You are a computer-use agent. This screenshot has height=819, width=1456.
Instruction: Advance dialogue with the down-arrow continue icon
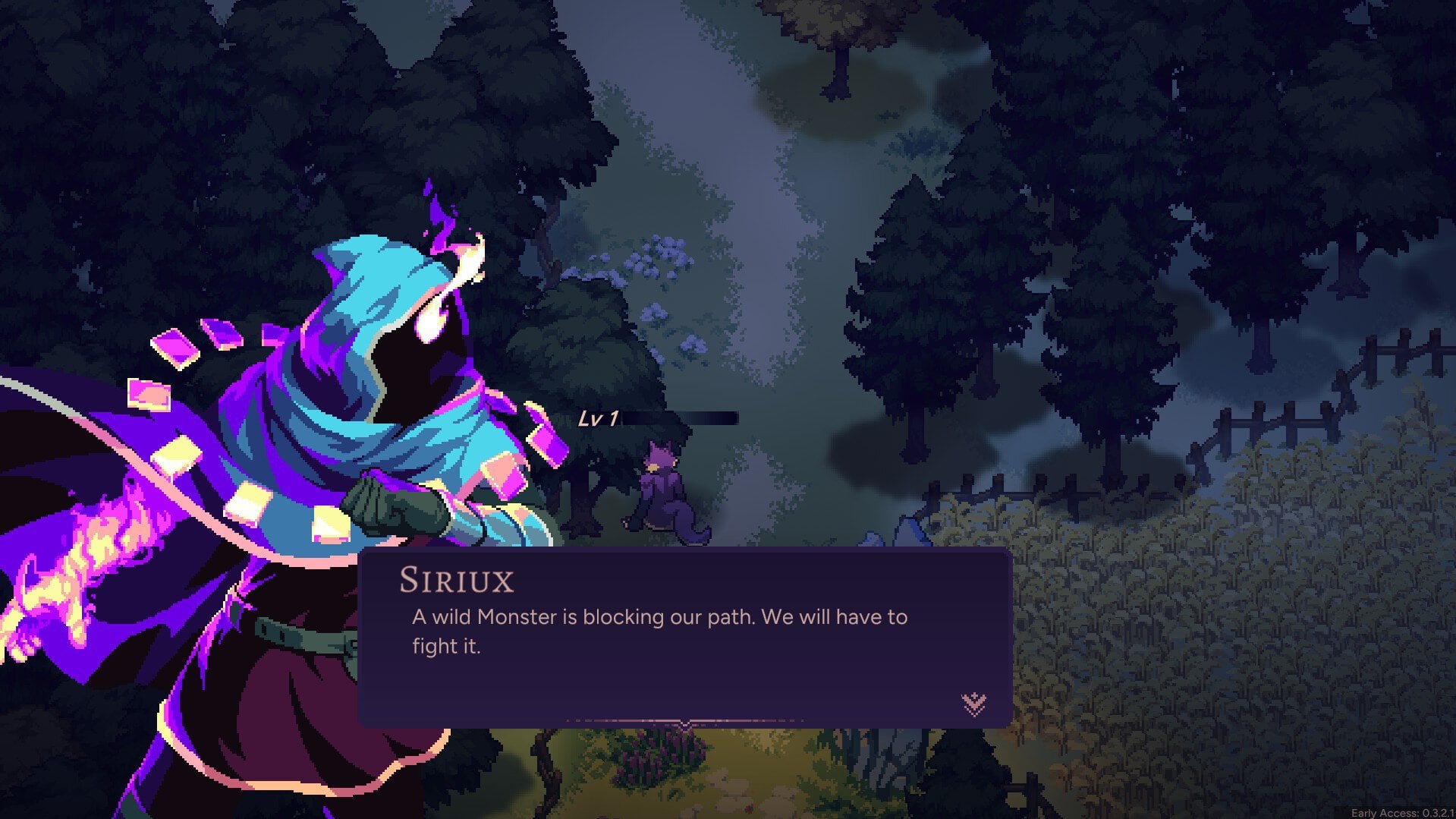(x=973, y=704)
